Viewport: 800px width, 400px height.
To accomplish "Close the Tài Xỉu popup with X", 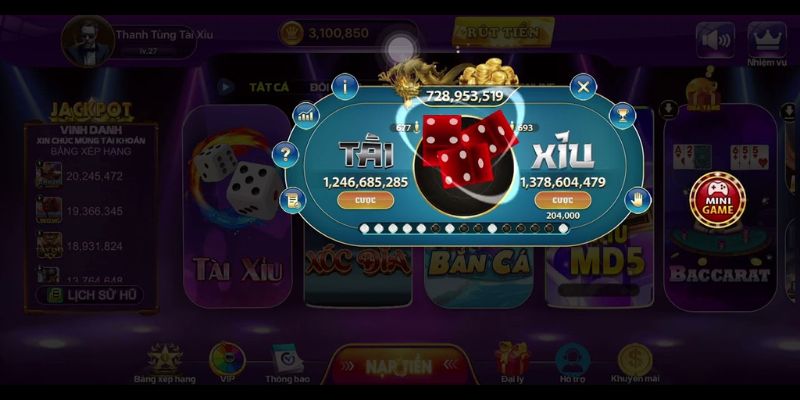I will pos(584,87).
